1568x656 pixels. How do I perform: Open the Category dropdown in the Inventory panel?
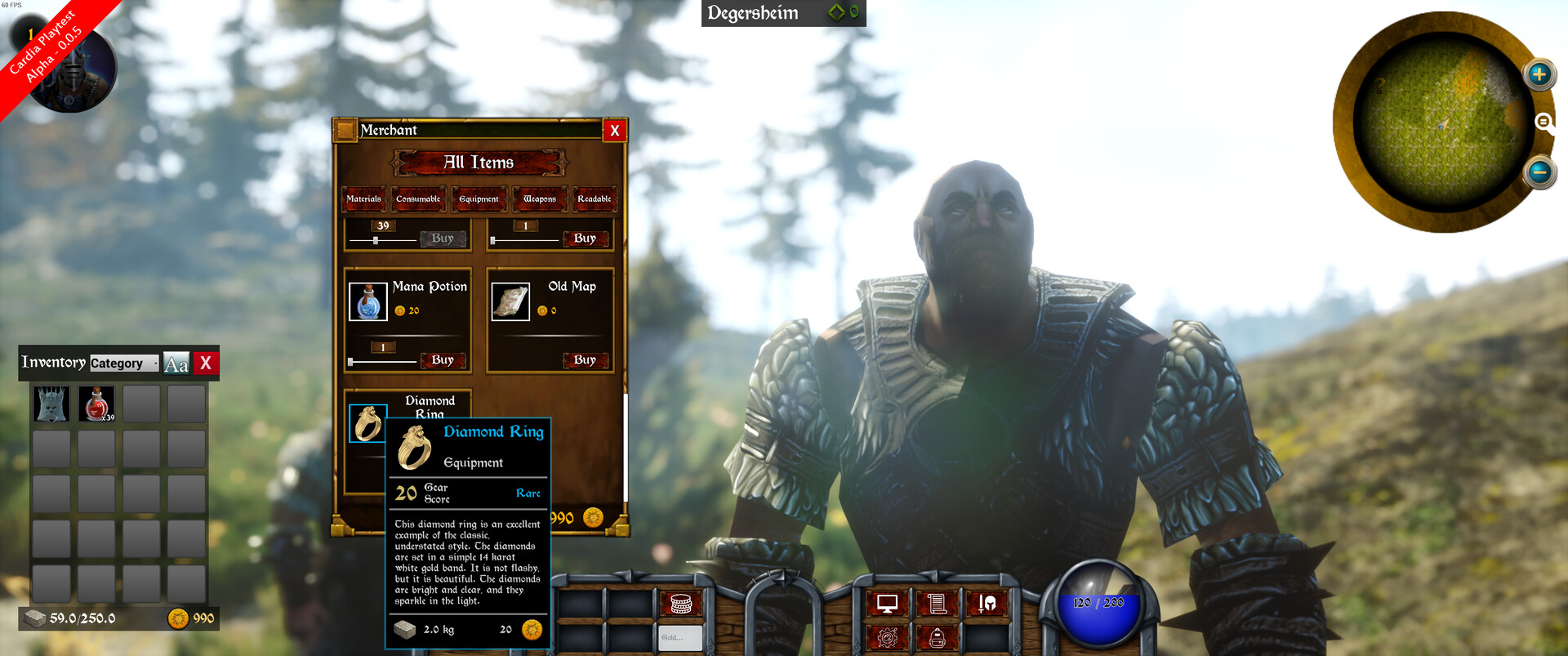coord(124,363)
